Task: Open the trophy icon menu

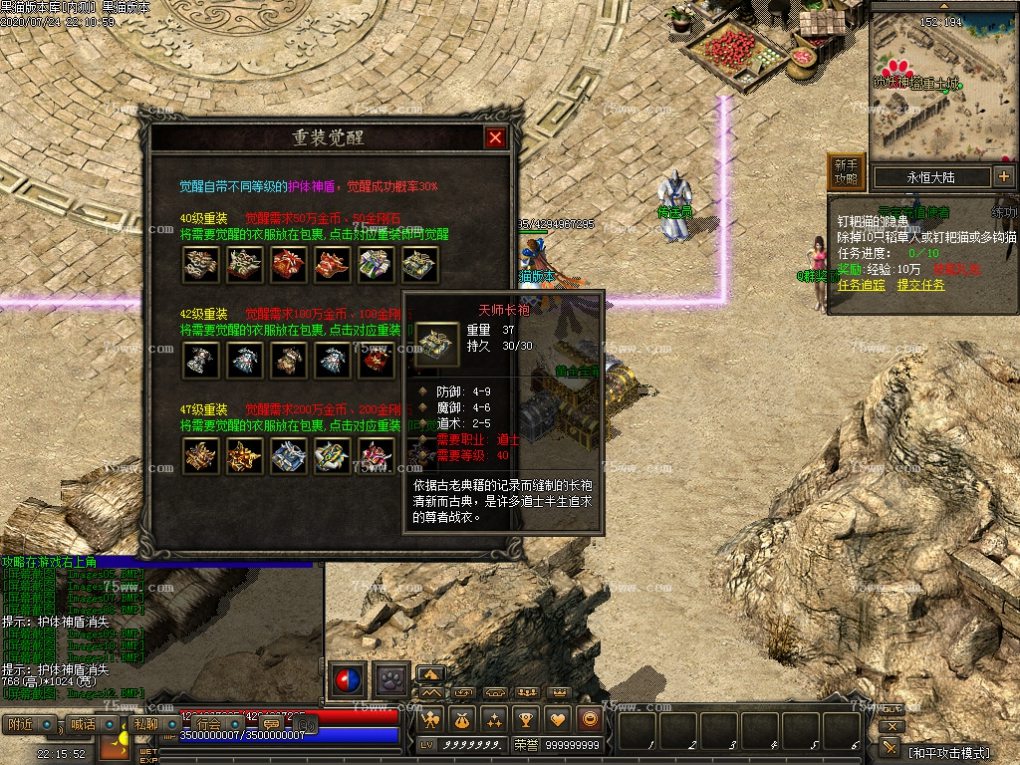Action: click(527, 718)
